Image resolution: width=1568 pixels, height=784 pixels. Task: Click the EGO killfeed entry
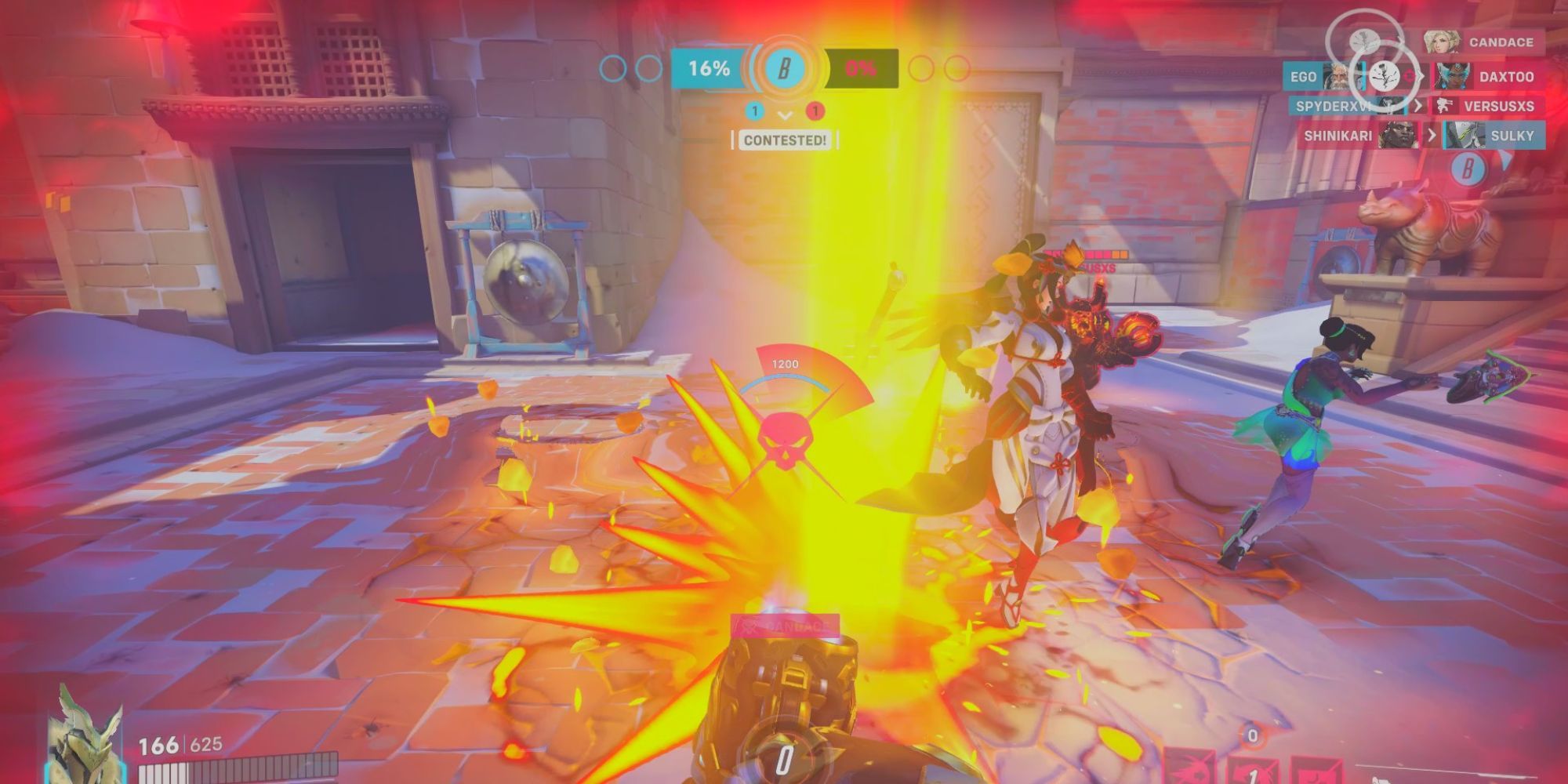click(1302, 78)
